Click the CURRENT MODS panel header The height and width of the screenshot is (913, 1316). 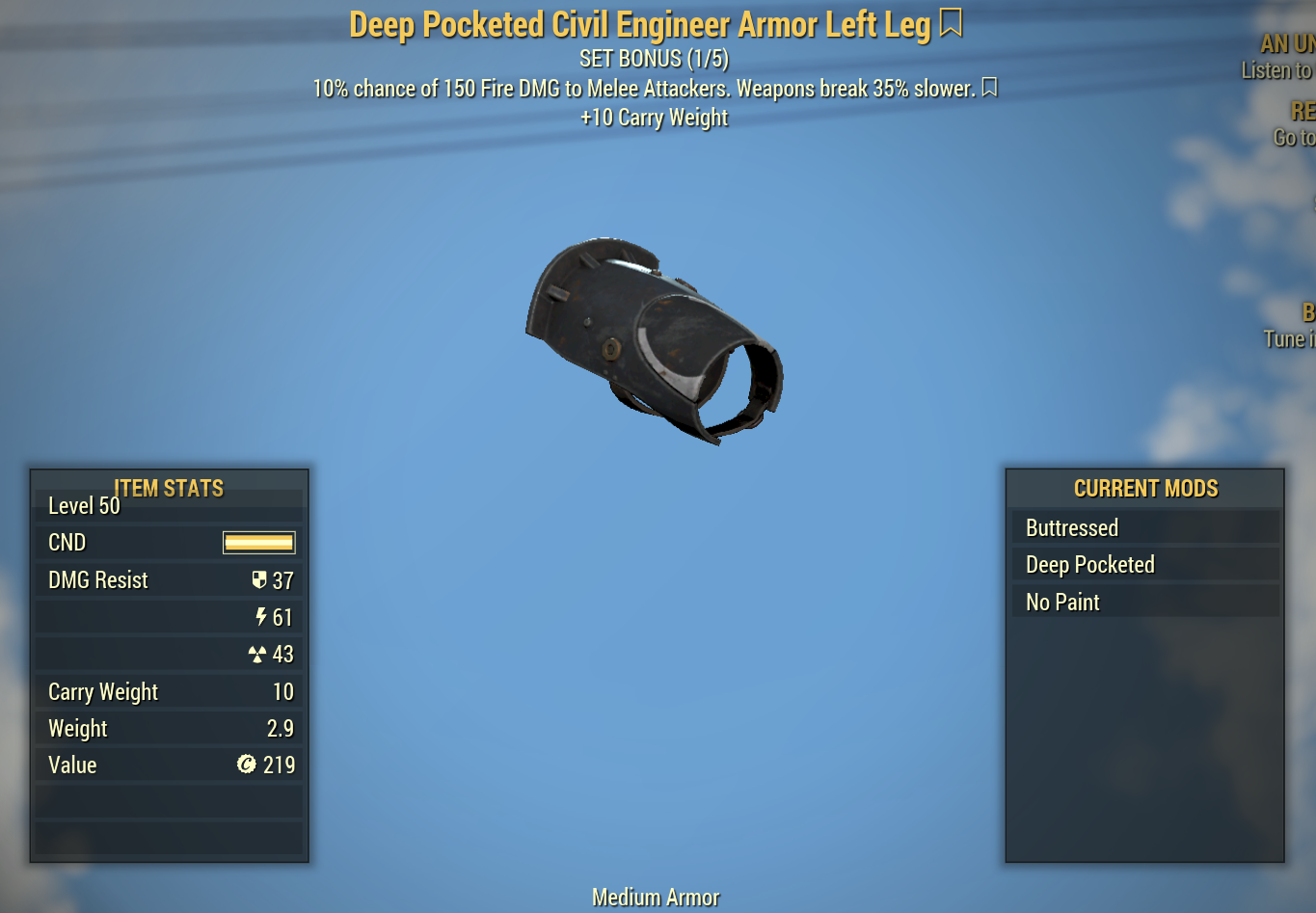coord(1145,489)
